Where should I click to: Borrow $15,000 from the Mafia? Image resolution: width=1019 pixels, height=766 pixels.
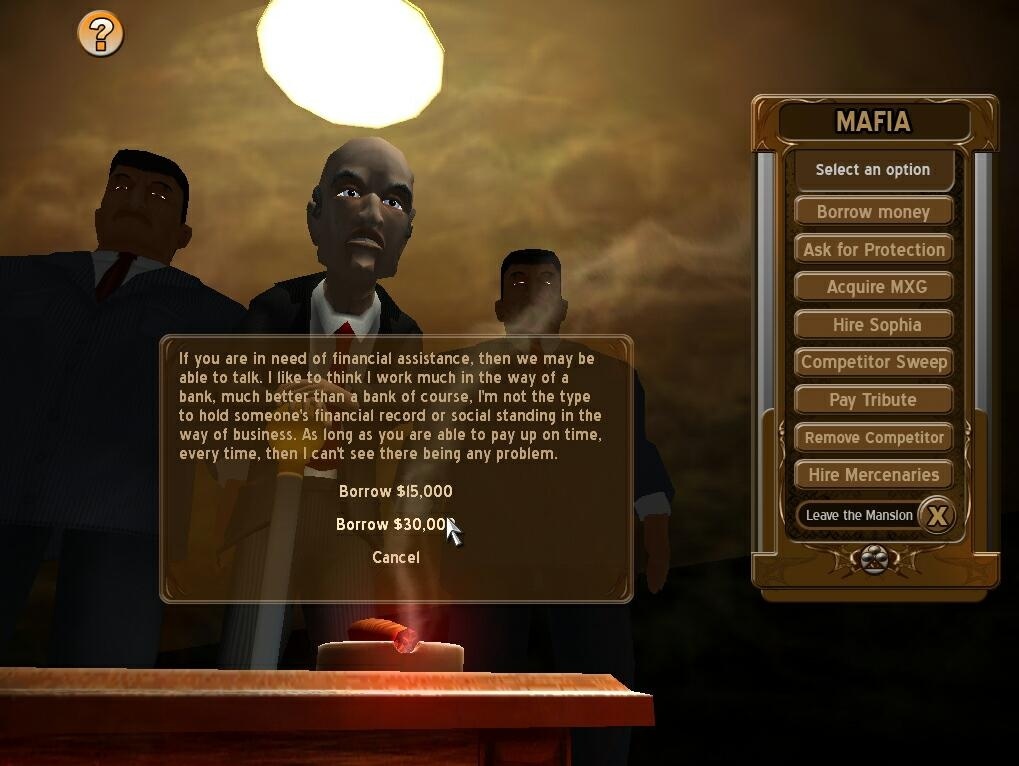[x=396, y=491]
